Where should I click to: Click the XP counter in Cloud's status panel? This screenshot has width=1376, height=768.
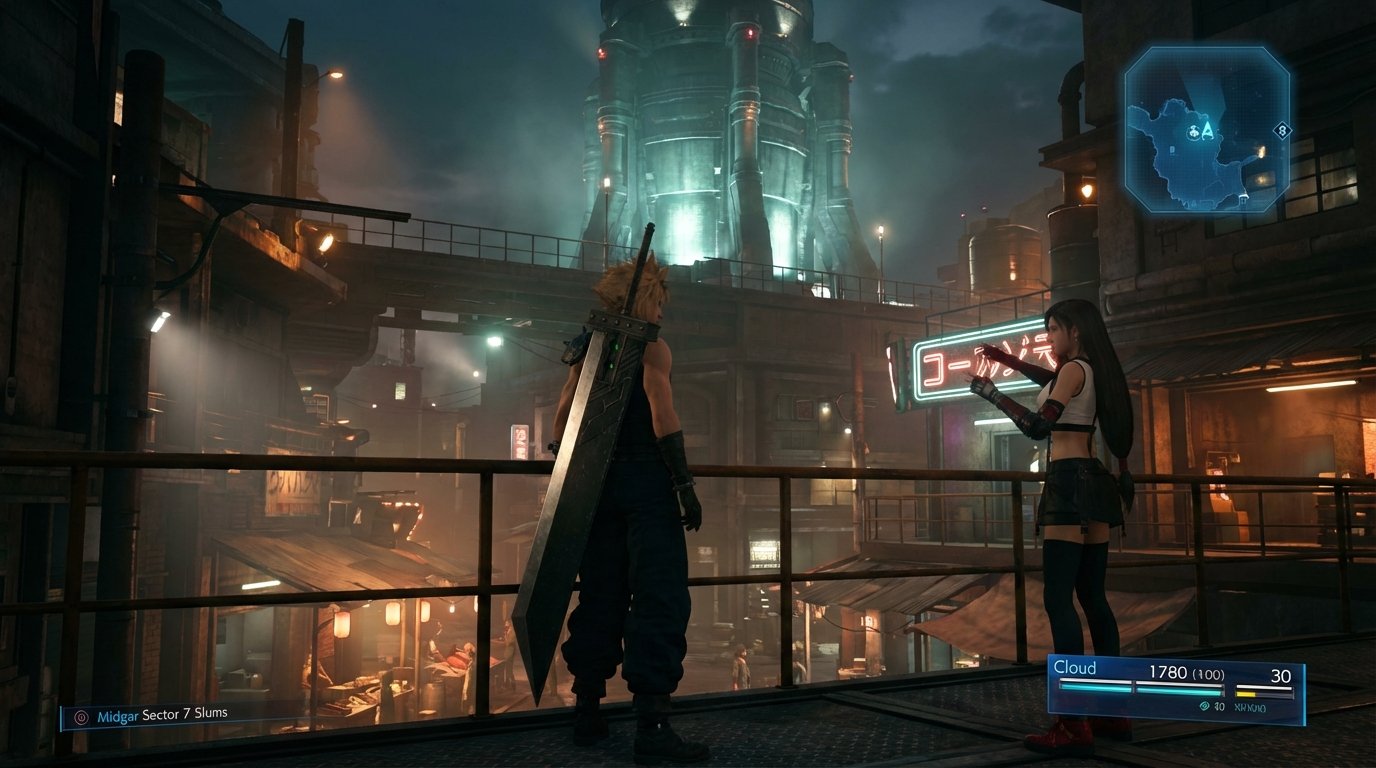click(1250, 706)
